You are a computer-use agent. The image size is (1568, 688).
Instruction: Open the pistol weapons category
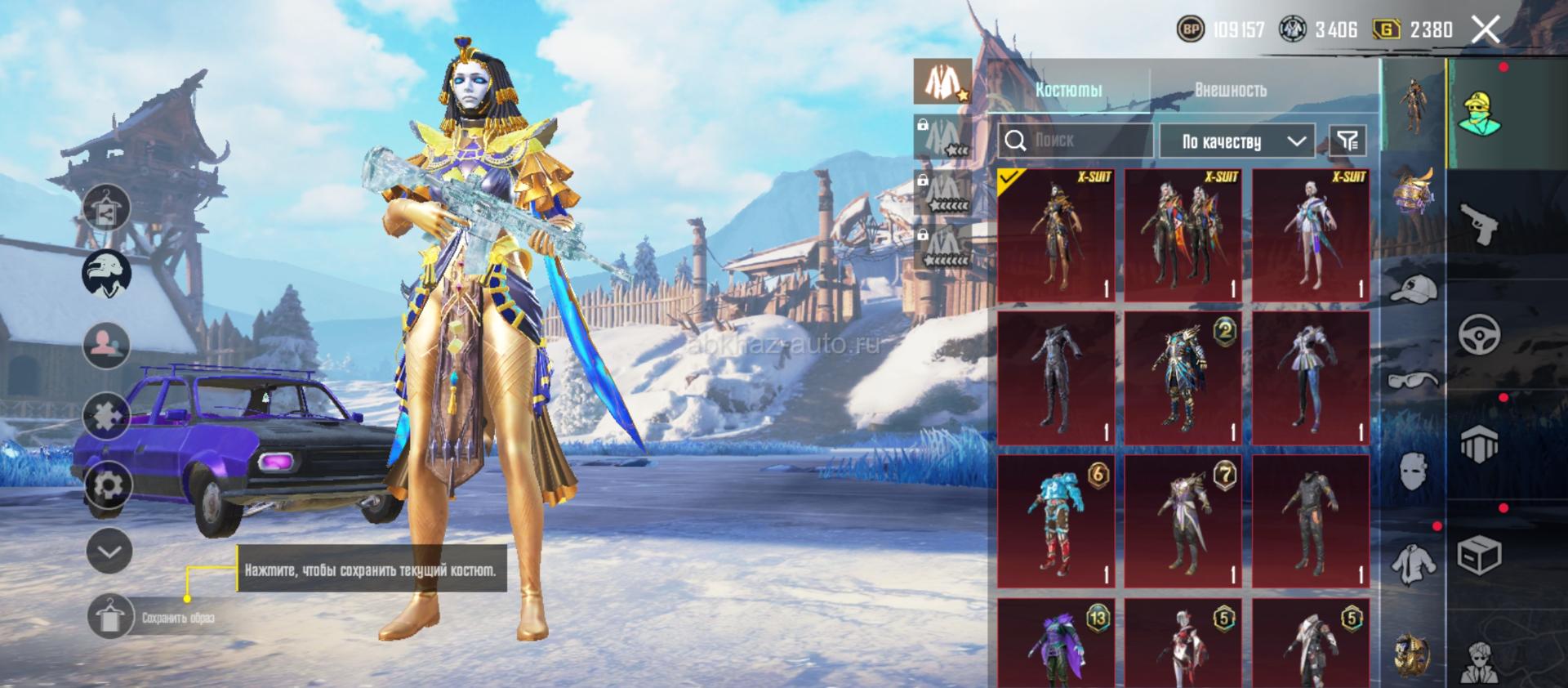coord(1479,224)
